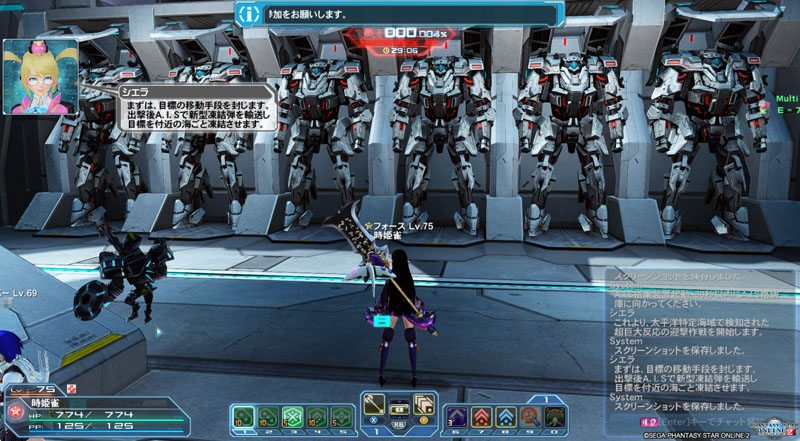Select the rod weapon icon in weapon palette
Viewport: 800px width, 441px height.
[x=375, y=403]
